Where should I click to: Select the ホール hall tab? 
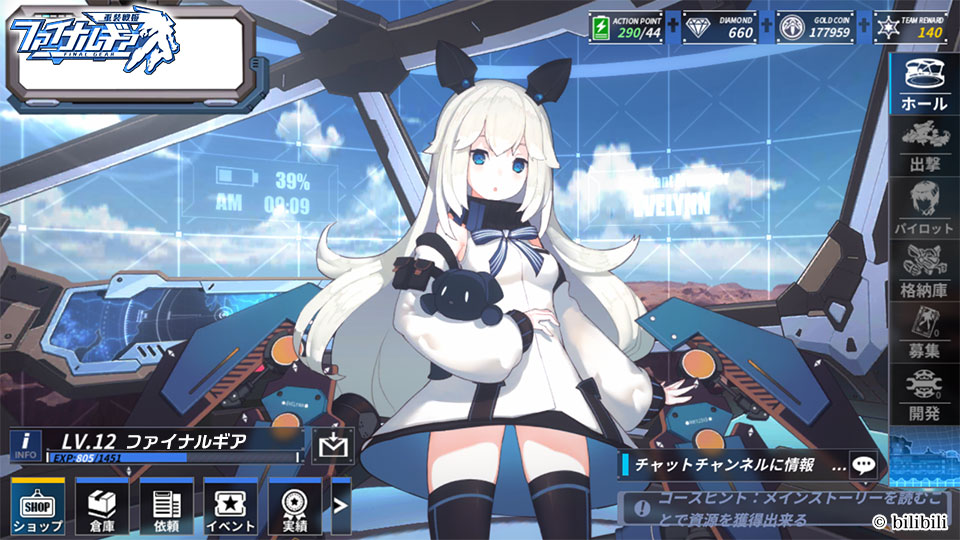[924, 84]
